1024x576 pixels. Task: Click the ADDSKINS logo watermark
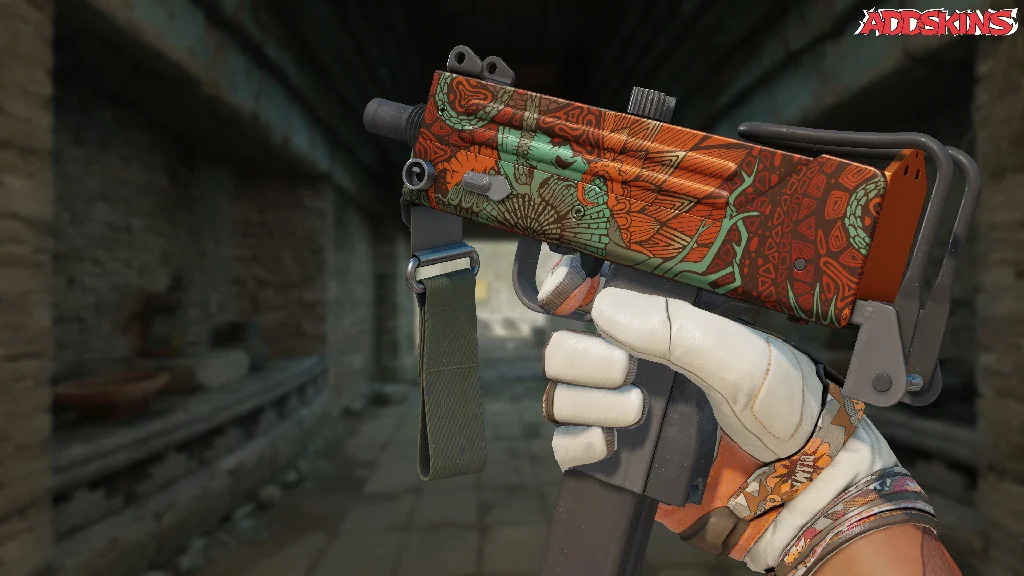[936, 22]
